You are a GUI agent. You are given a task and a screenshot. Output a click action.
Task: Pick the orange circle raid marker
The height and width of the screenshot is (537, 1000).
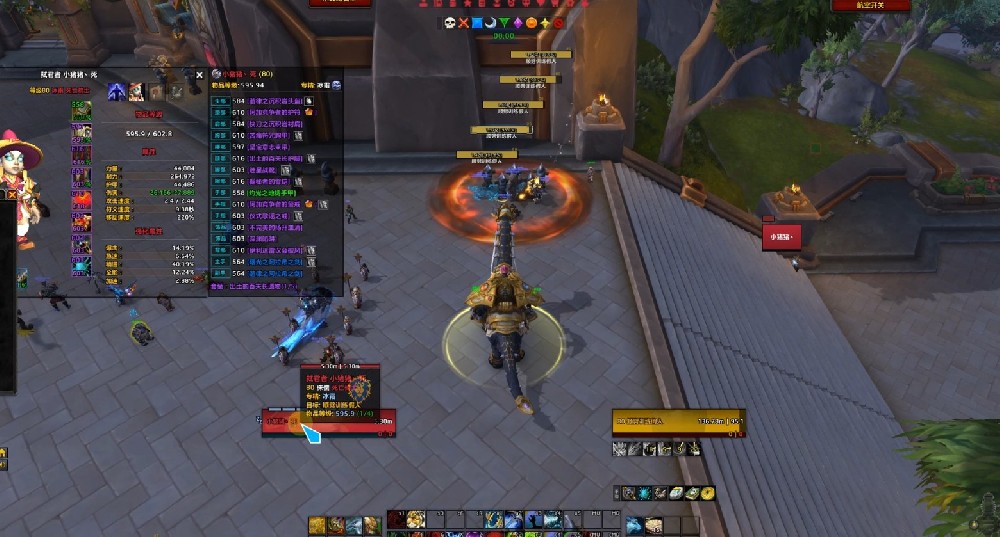532,22
